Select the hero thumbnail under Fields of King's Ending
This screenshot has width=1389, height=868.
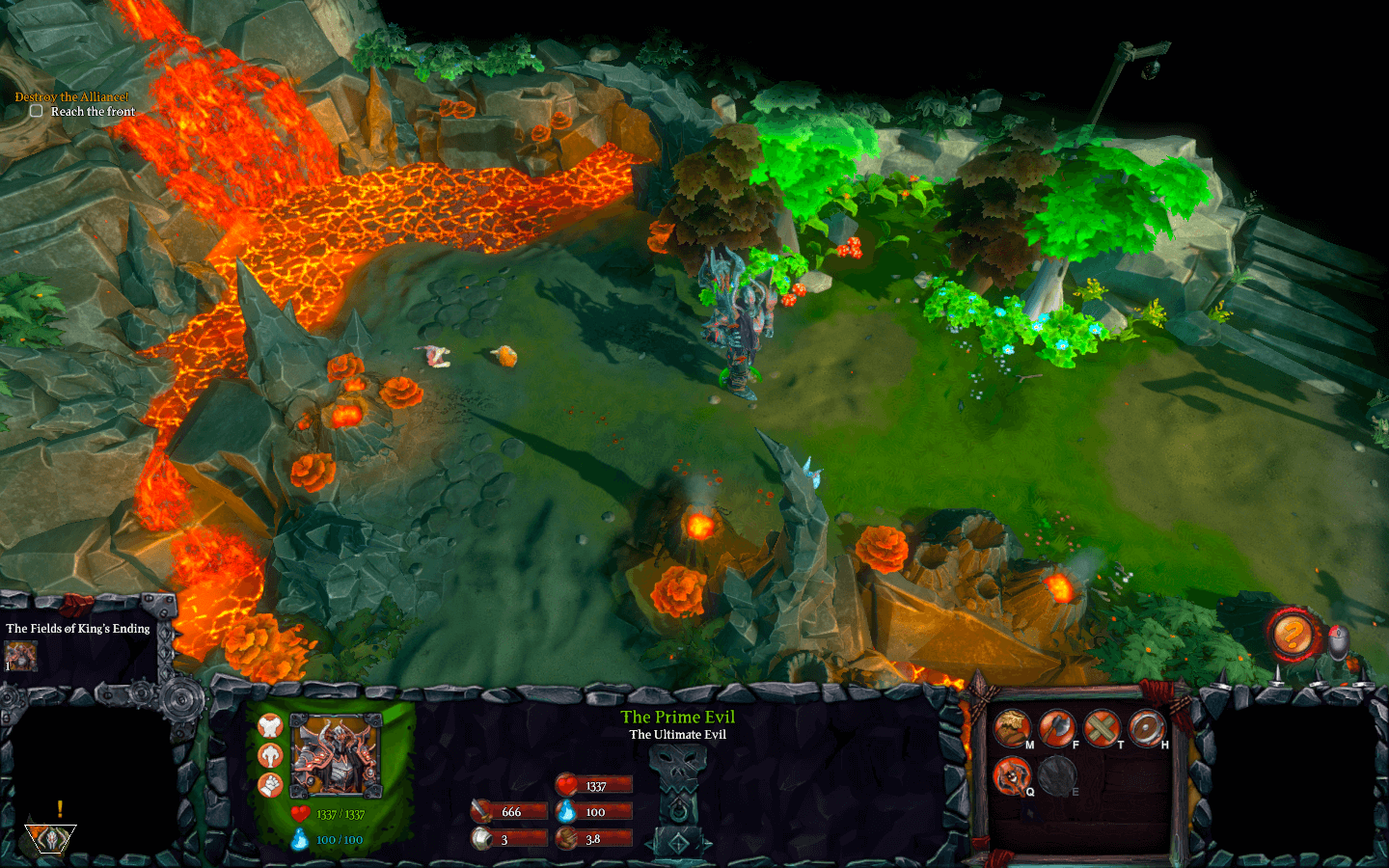click(20, 656)
